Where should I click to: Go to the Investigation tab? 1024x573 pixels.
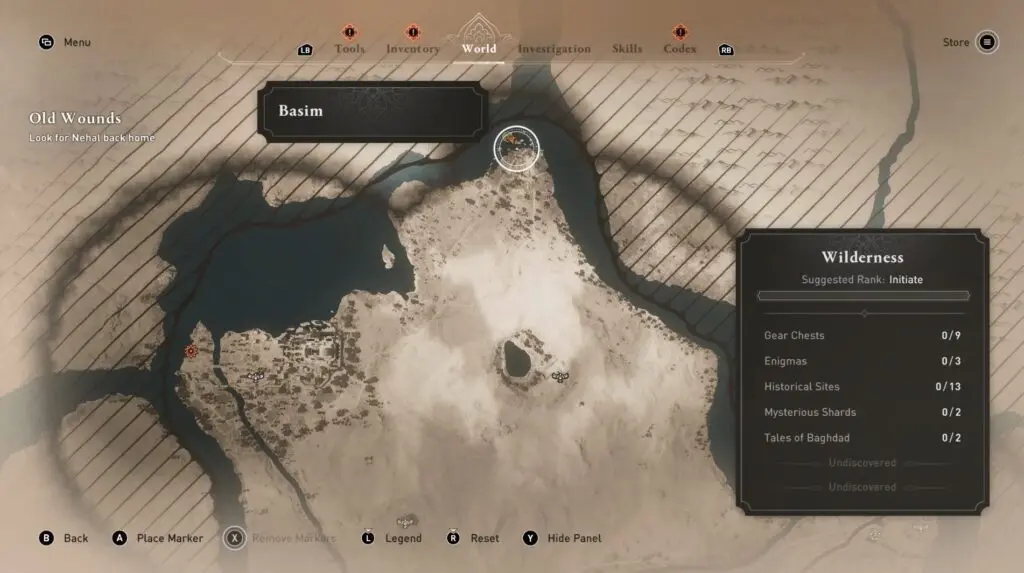coord(554,49)
